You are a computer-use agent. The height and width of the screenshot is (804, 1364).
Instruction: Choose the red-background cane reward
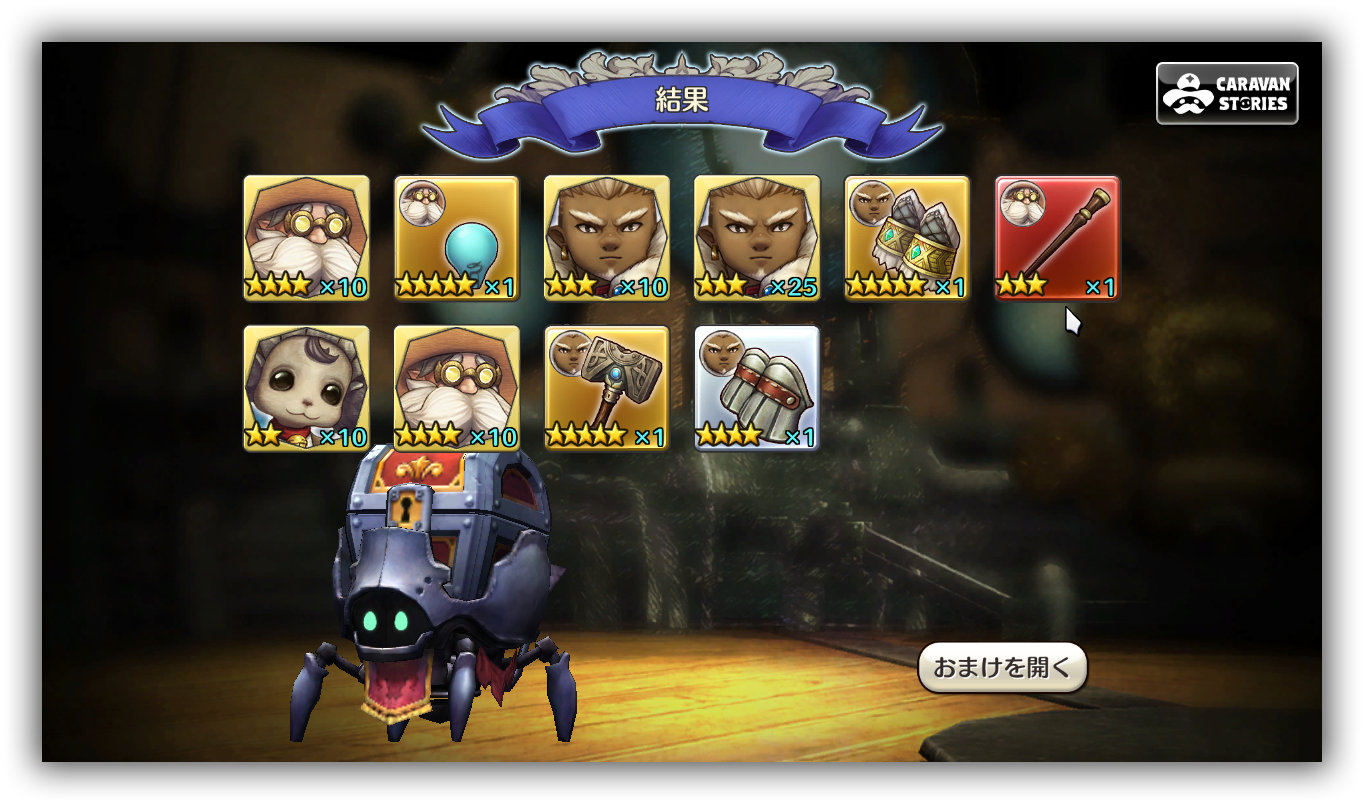click(x=1057, y=238)
